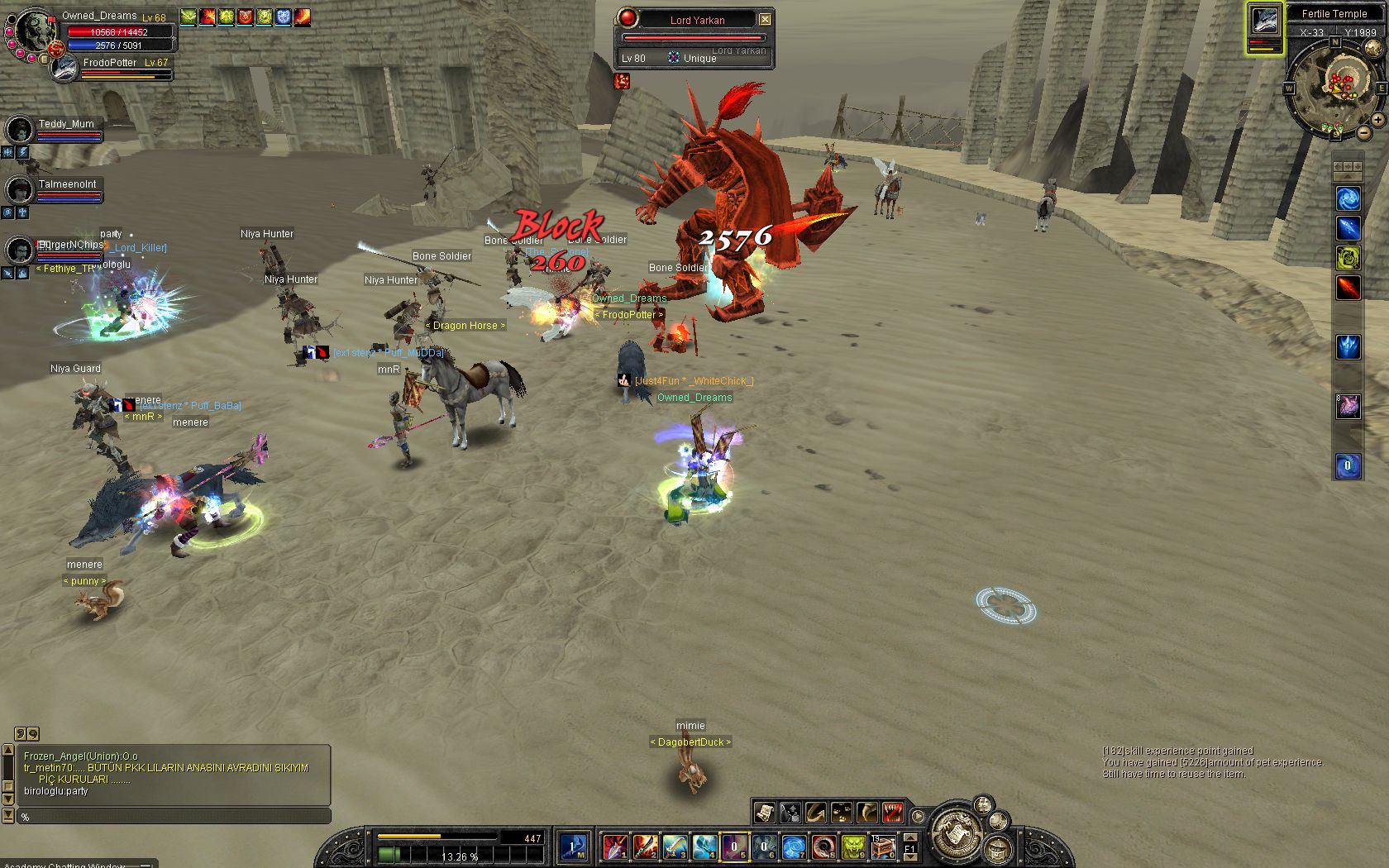Activate the golden sword skill in slot 3
Screen dimensions: 1389x868
[x=674, y=847]
